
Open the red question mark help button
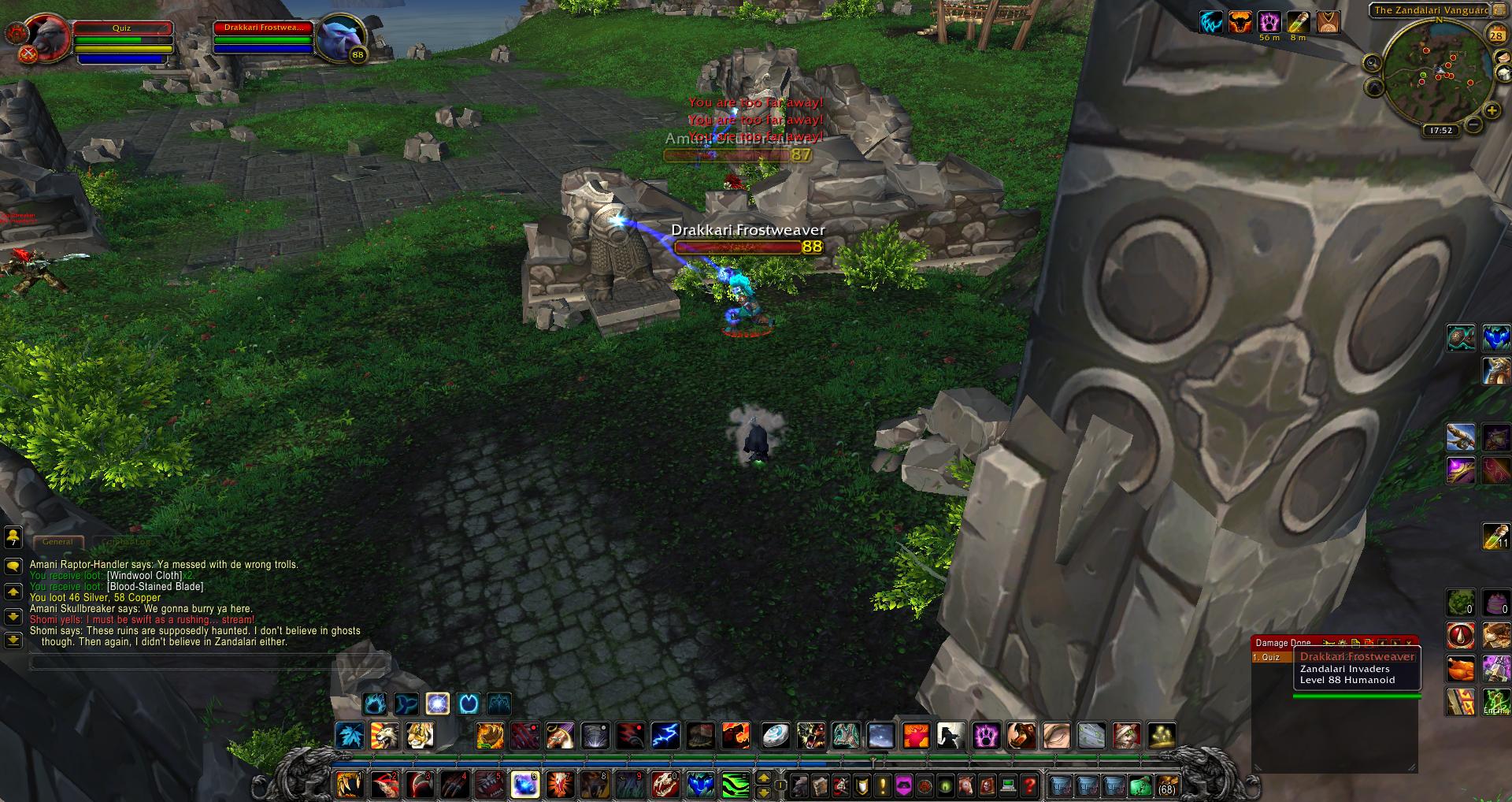point(1028,785)
